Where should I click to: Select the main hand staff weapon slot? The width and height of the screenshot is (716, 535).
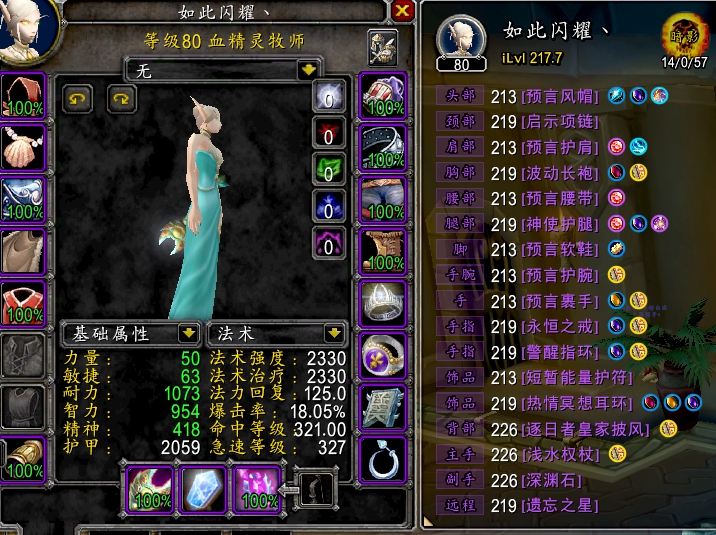[x=149, y=487]
